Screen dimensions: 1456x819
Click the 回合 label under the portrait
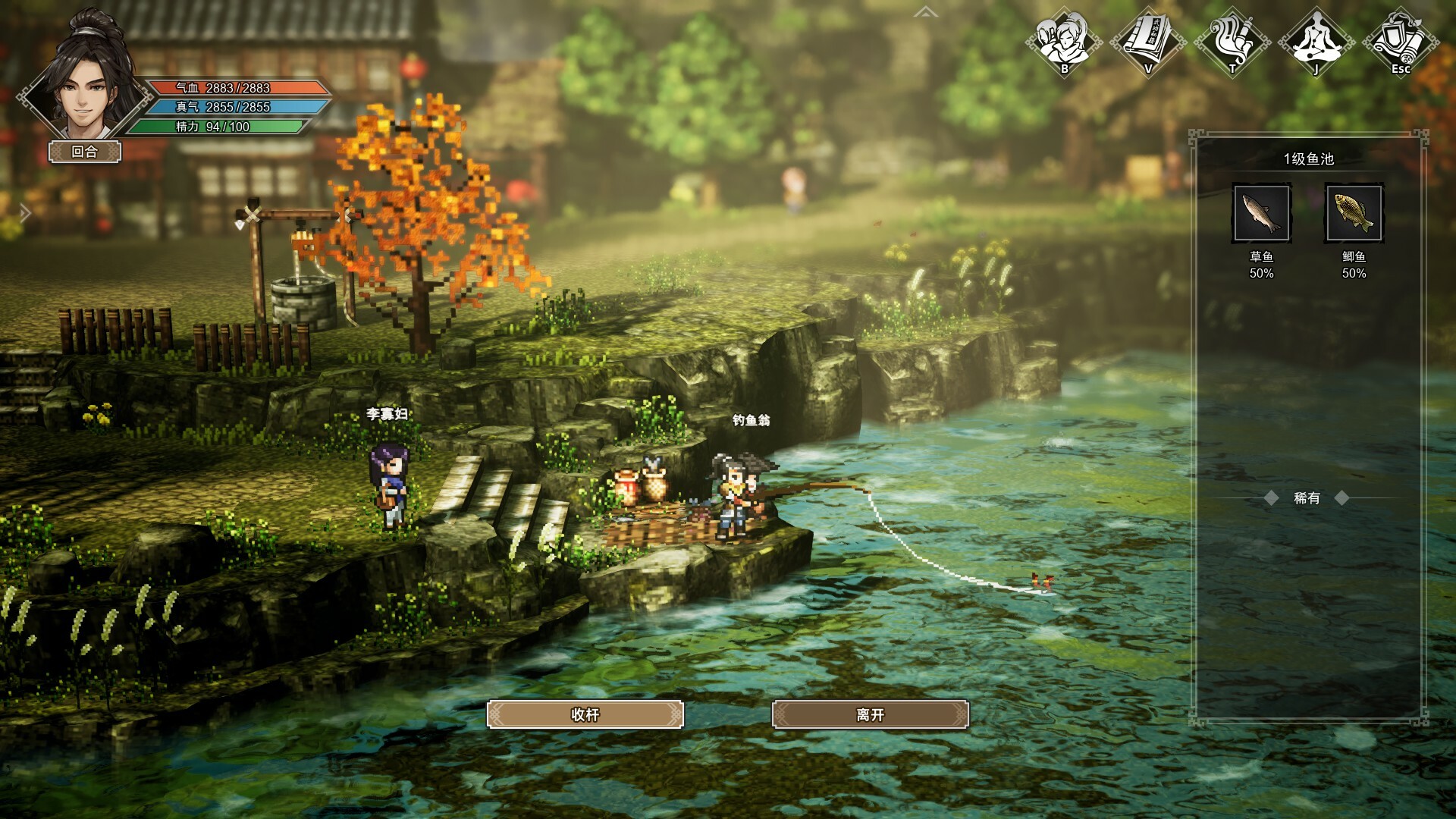(83, 152)
